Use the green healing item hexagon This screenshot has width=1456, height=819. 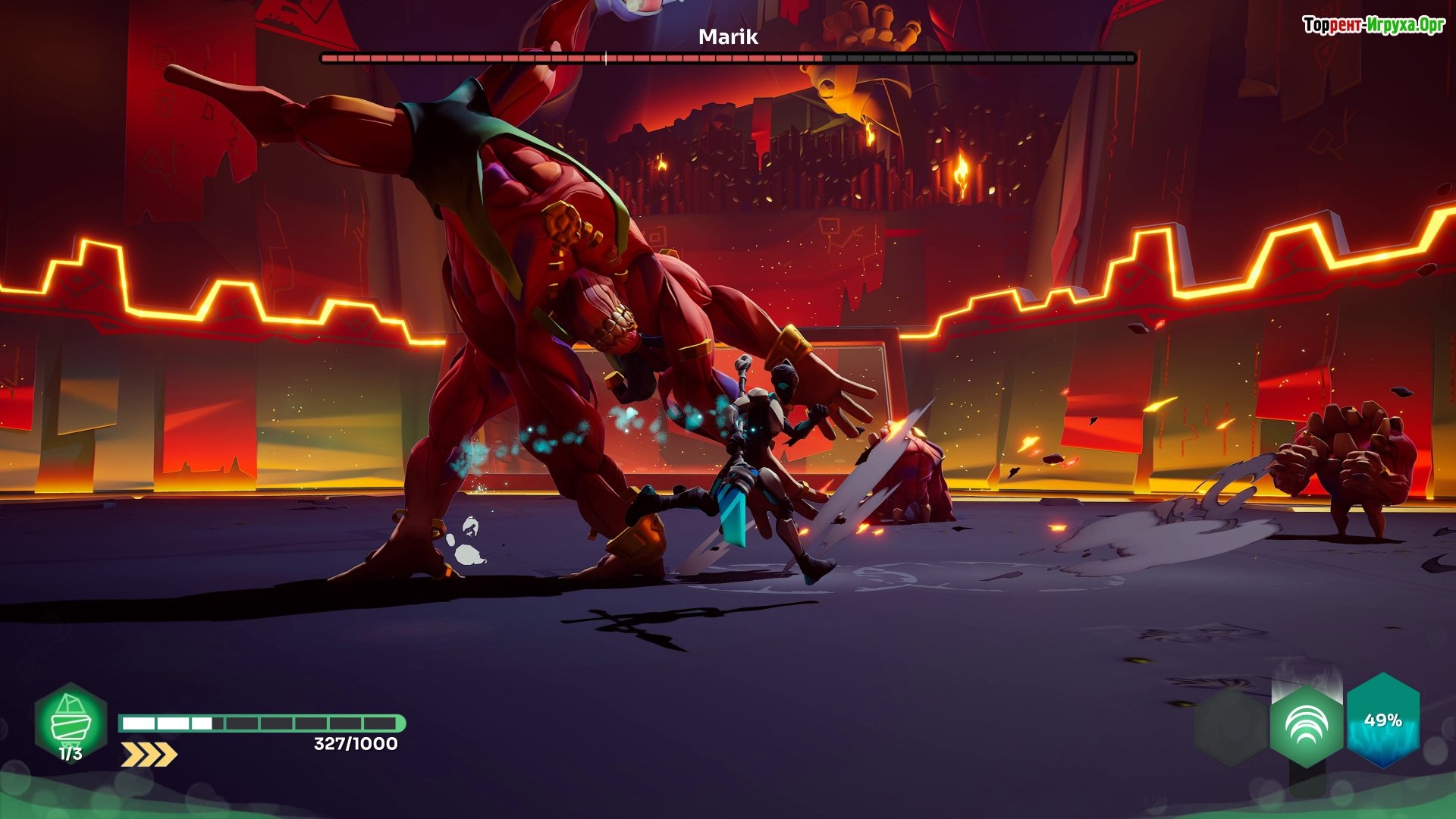(x=71, y=723)
